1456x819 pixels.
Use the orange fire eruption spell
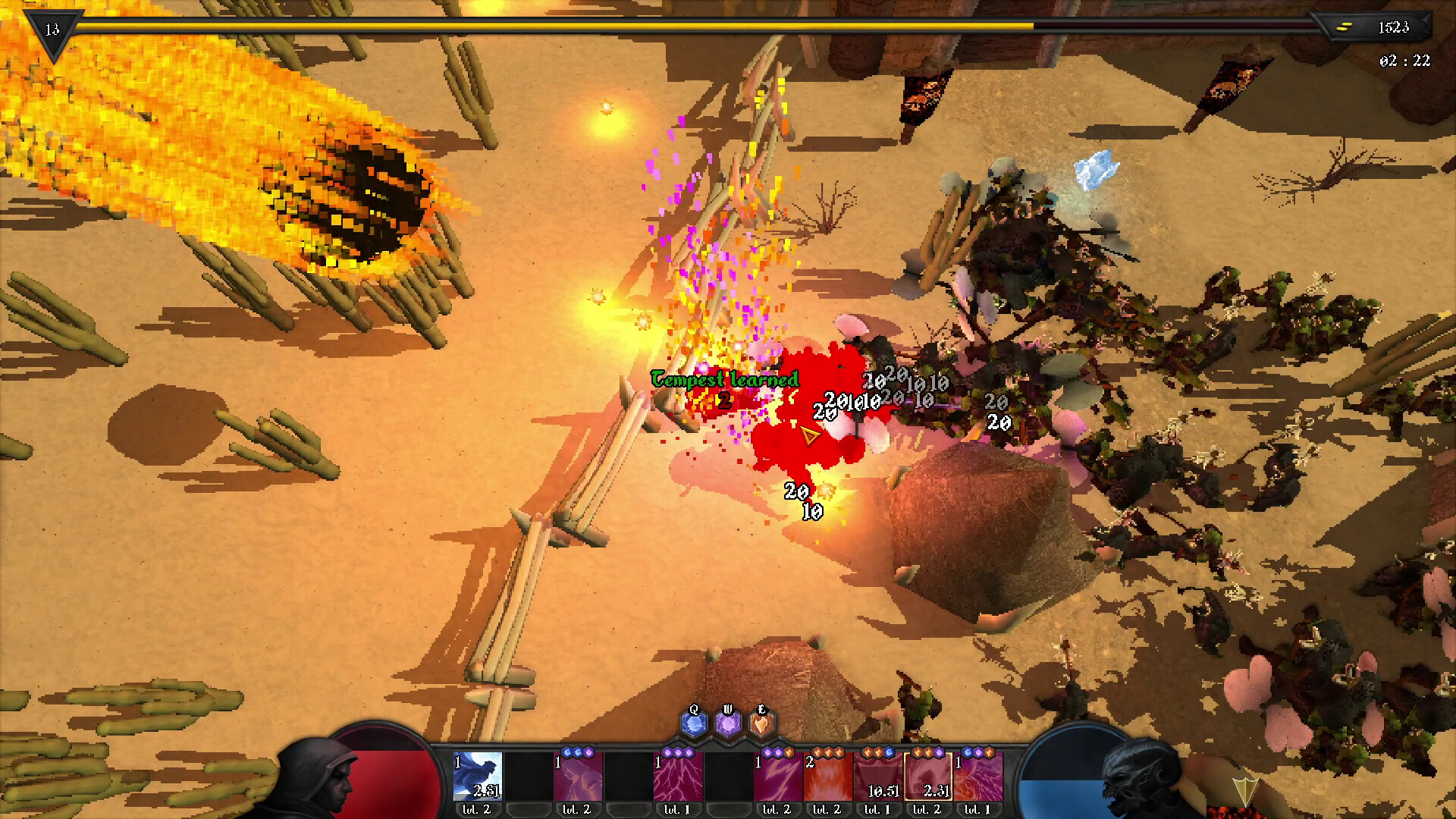827,776
